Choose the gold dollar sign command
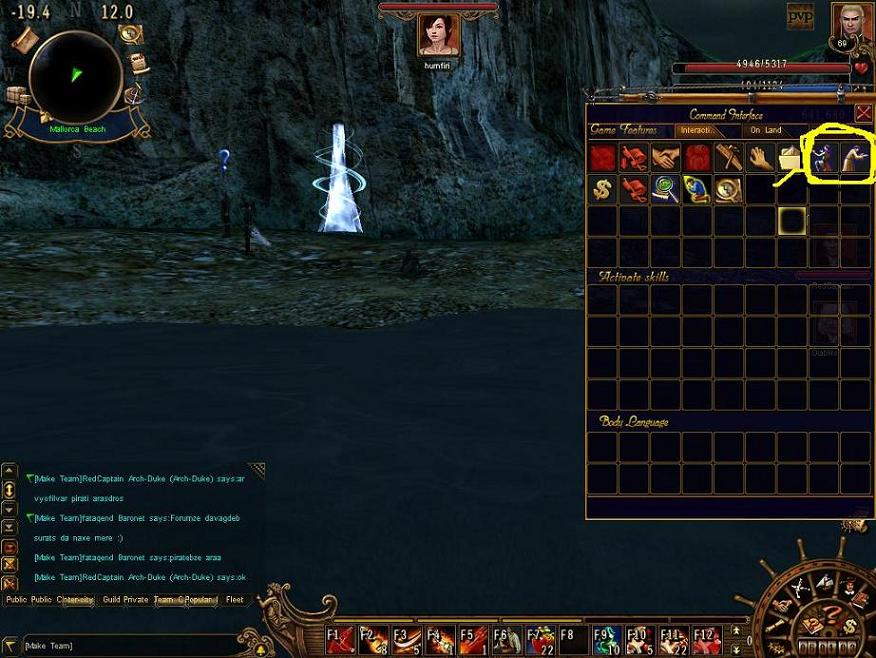The image size is (876, 658). [602, 190]
